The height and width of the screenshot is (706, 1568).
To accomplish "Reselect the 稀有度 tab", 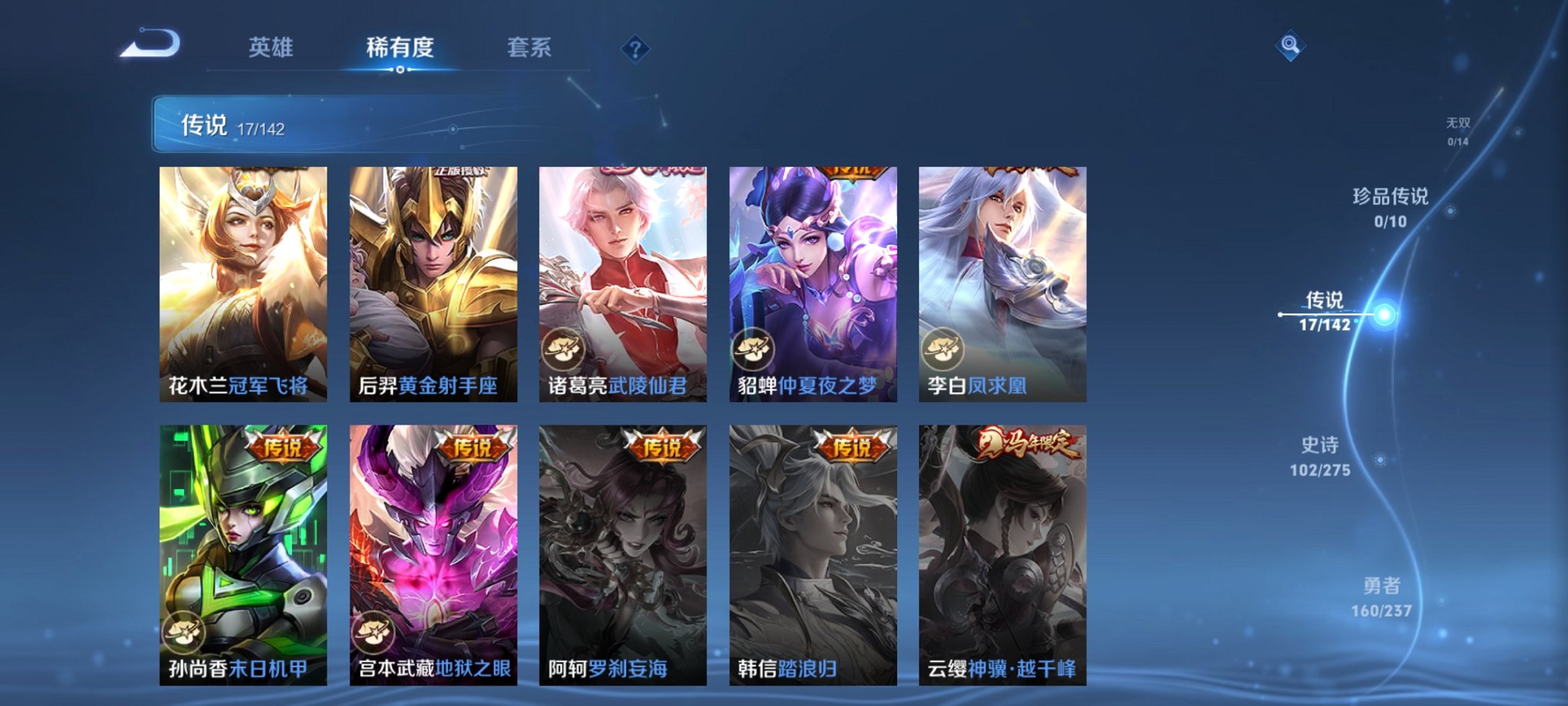I will (400, 46).
